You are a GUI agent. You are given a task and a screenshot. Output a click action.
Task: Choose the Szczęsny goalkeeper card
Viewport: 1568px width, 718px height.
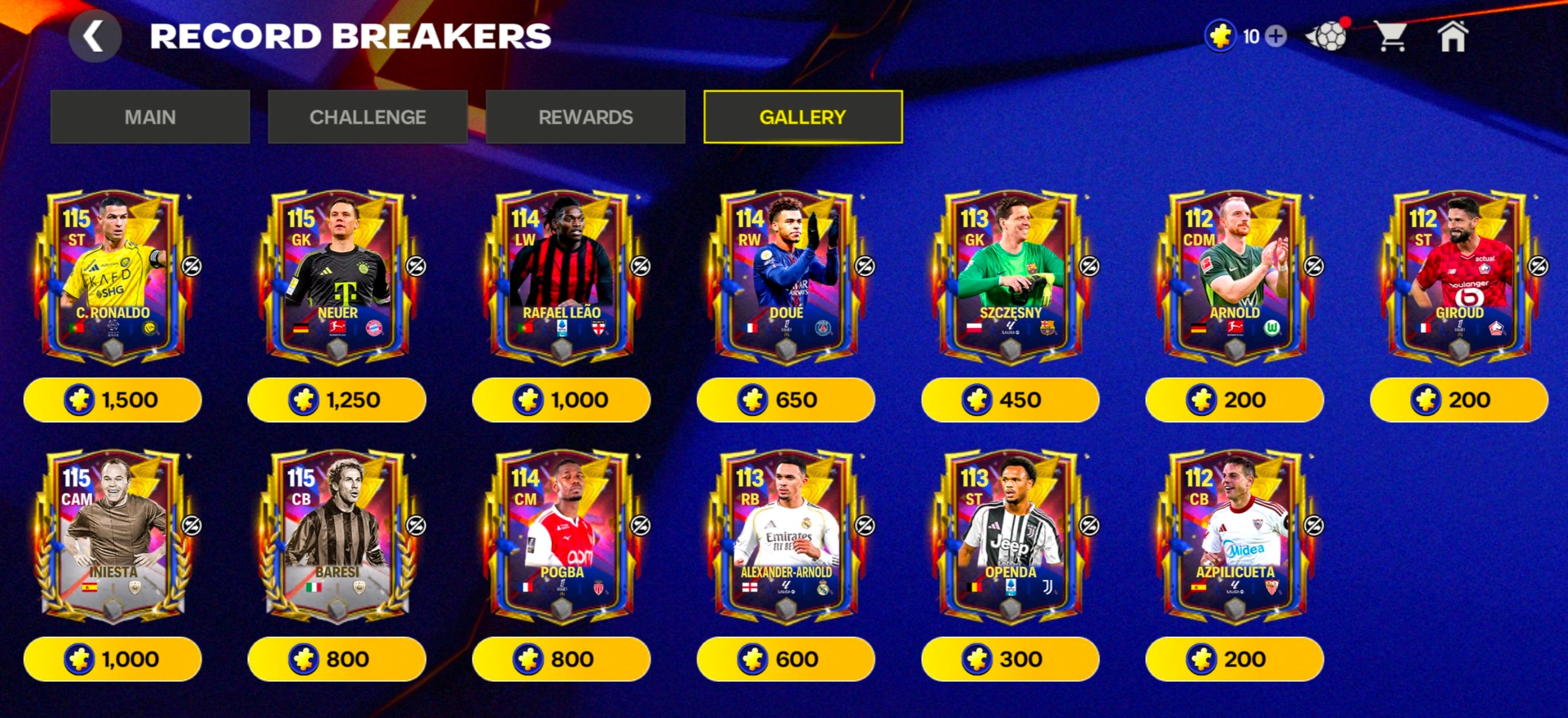coord(1010,277)
